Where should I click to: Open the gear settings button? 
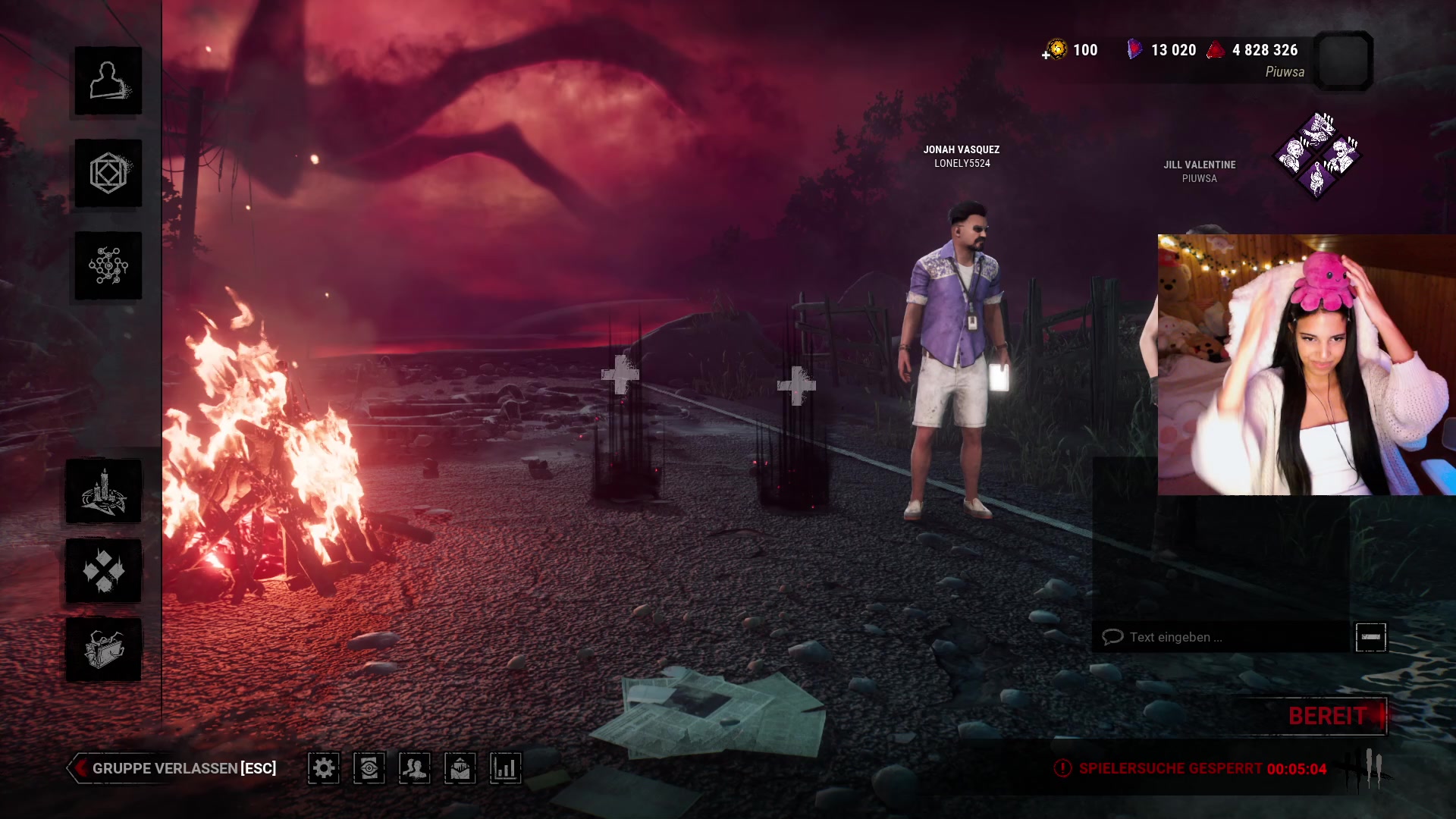[x=324, y=768]
